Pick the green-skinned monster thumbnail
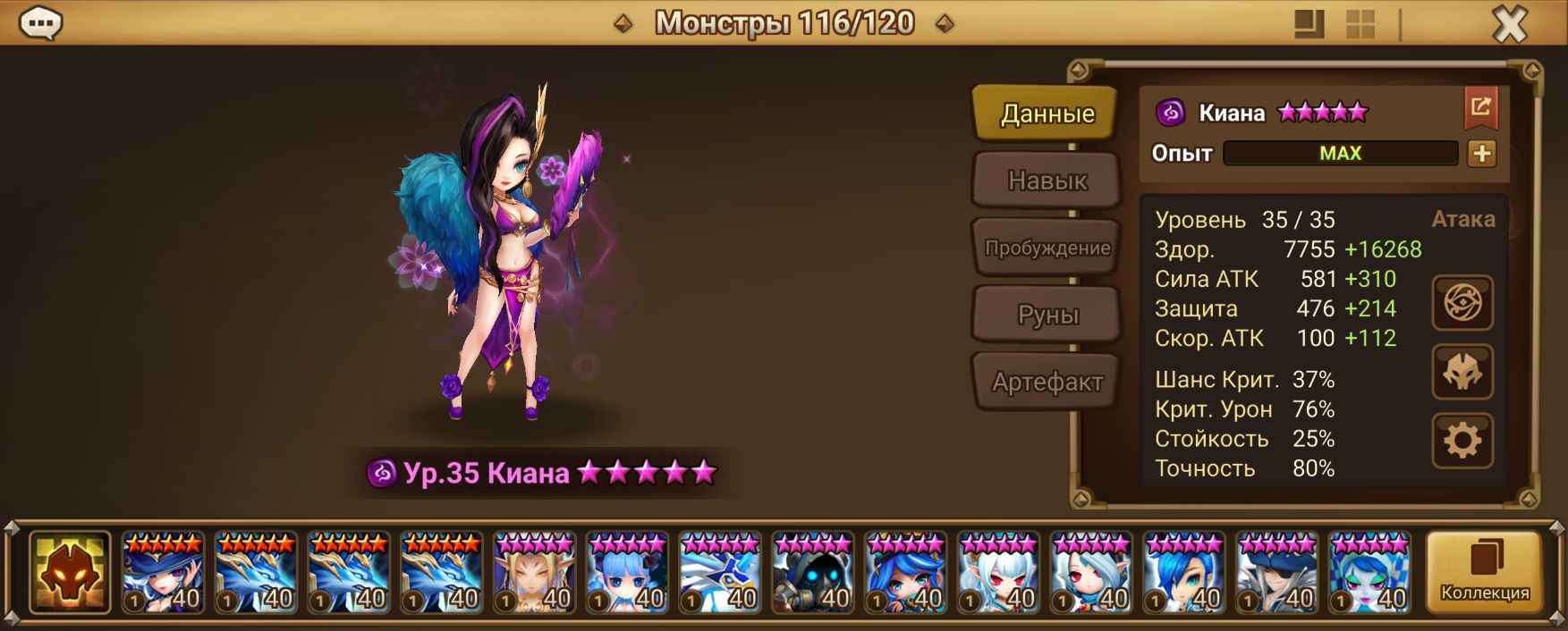Screen dimensions: 1568x631 pos(1369,573)
